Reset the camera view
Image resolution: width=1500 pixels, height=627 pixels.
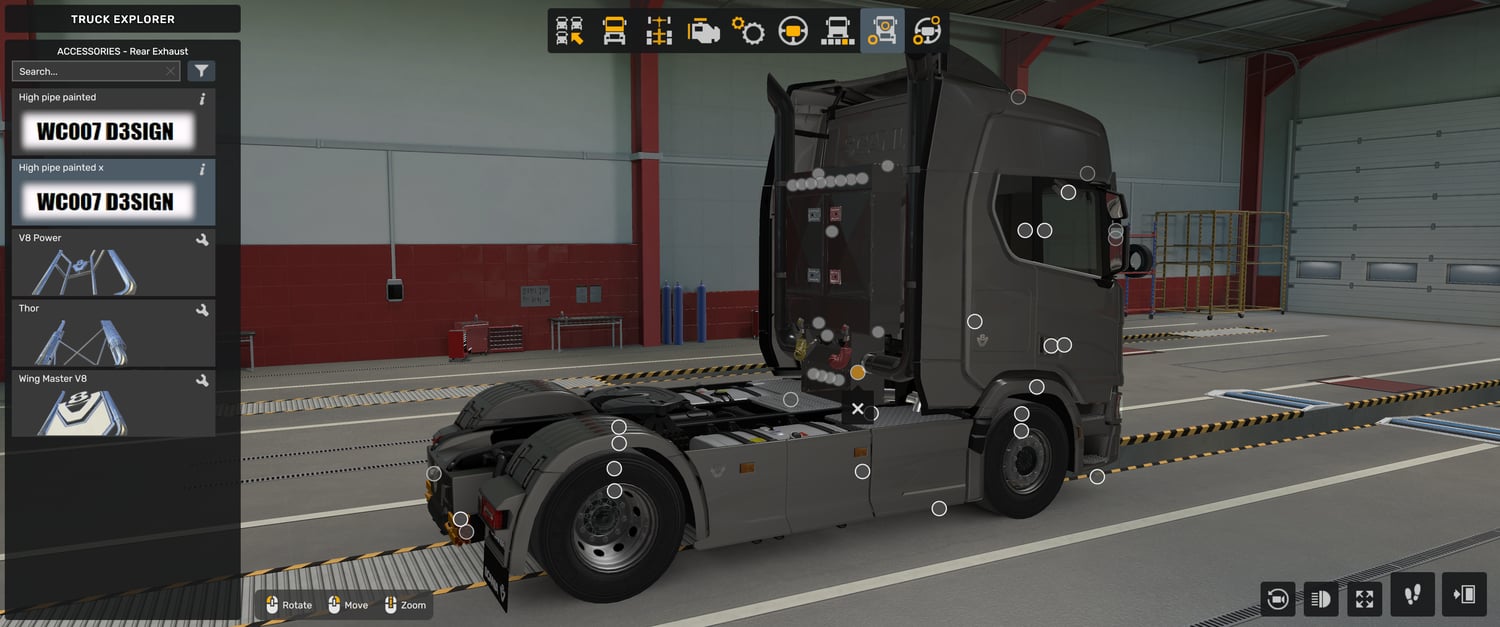click(1277, 598)
